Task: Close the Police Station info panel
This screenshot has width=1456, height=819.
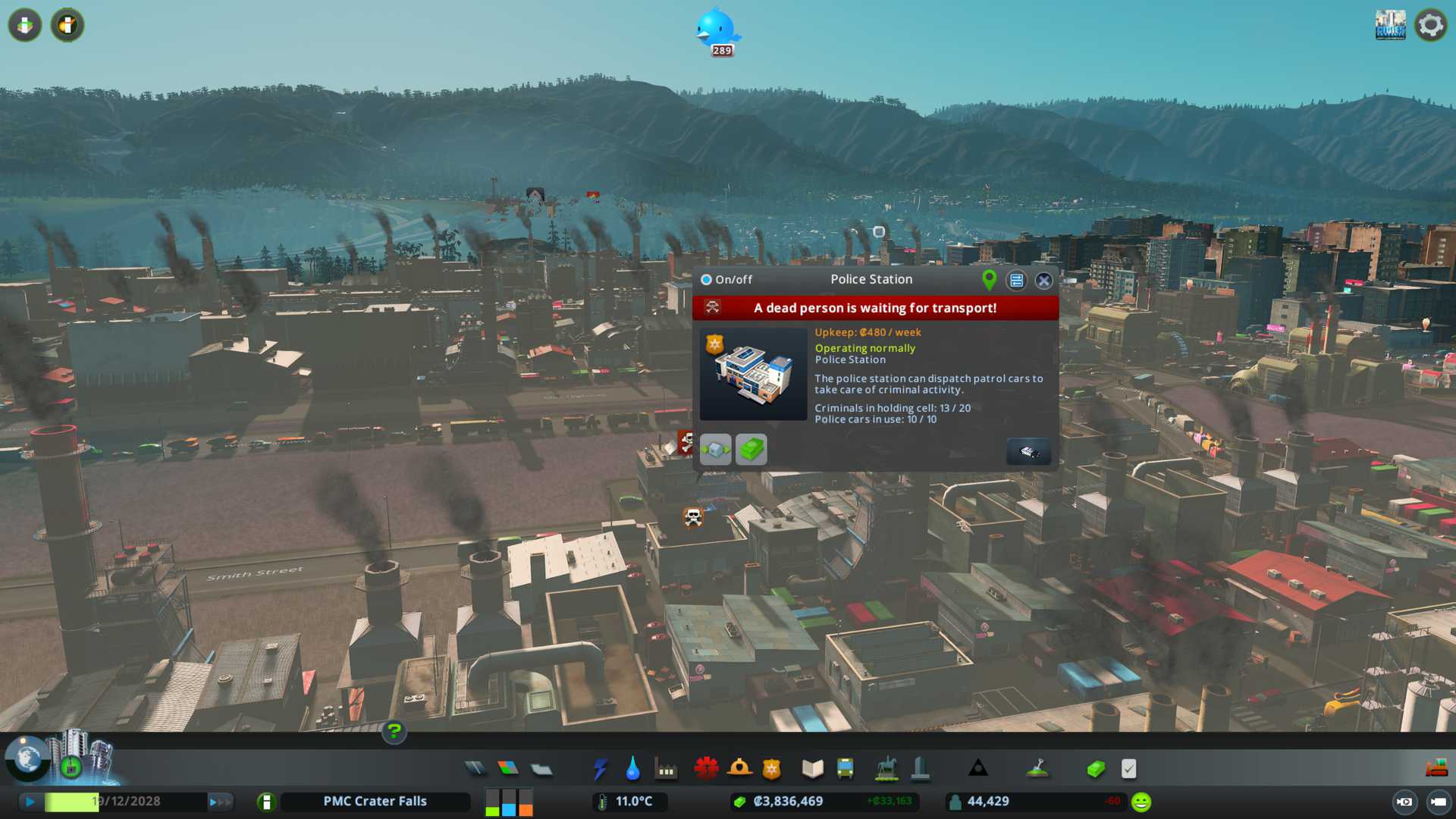Action: pos(1043,281)
